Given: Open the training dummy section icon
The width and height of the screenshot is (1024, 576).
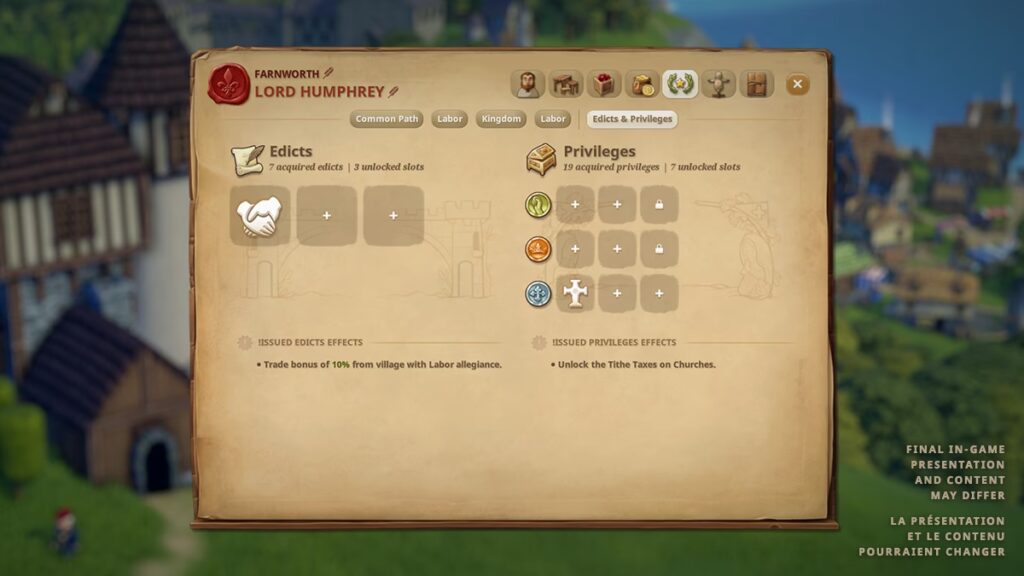Looking at the screenshot, I should 718,84.
